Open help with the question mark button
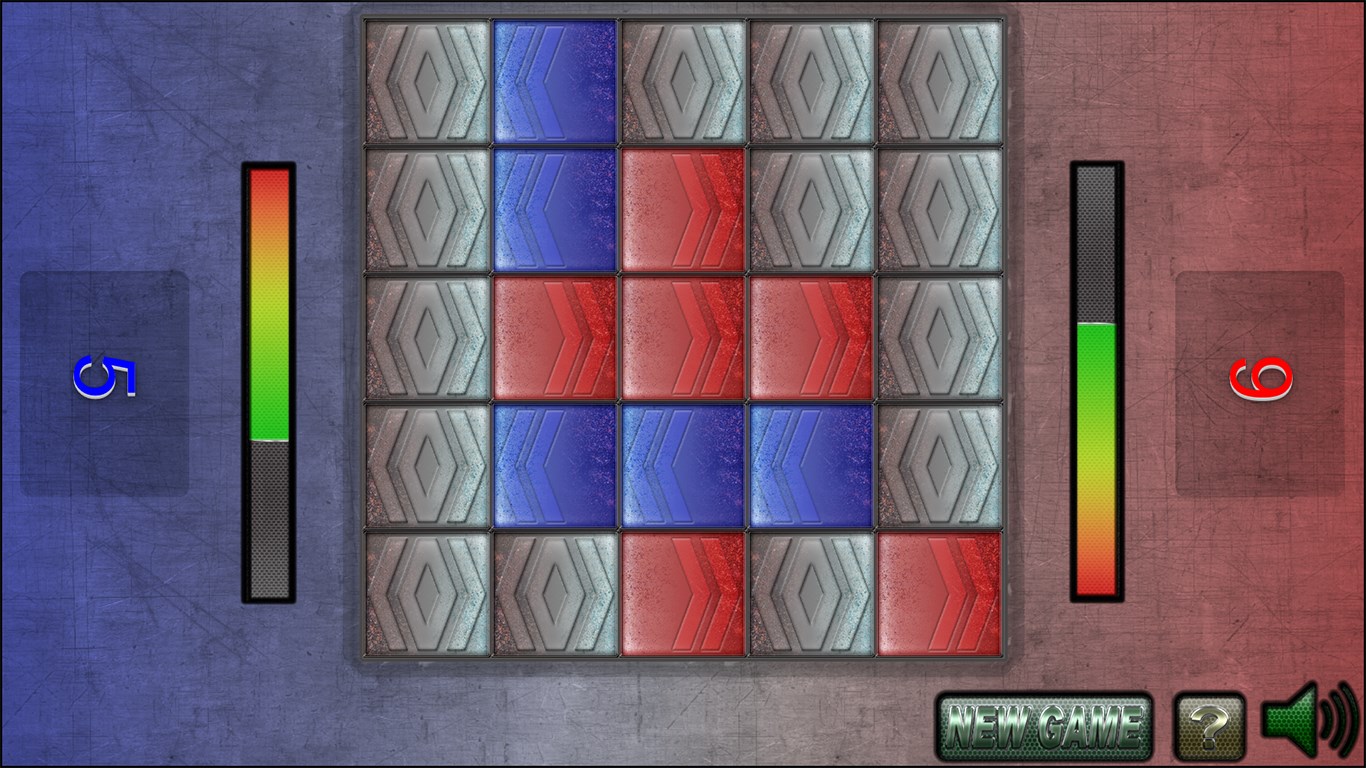 (x=1209, y=727)
